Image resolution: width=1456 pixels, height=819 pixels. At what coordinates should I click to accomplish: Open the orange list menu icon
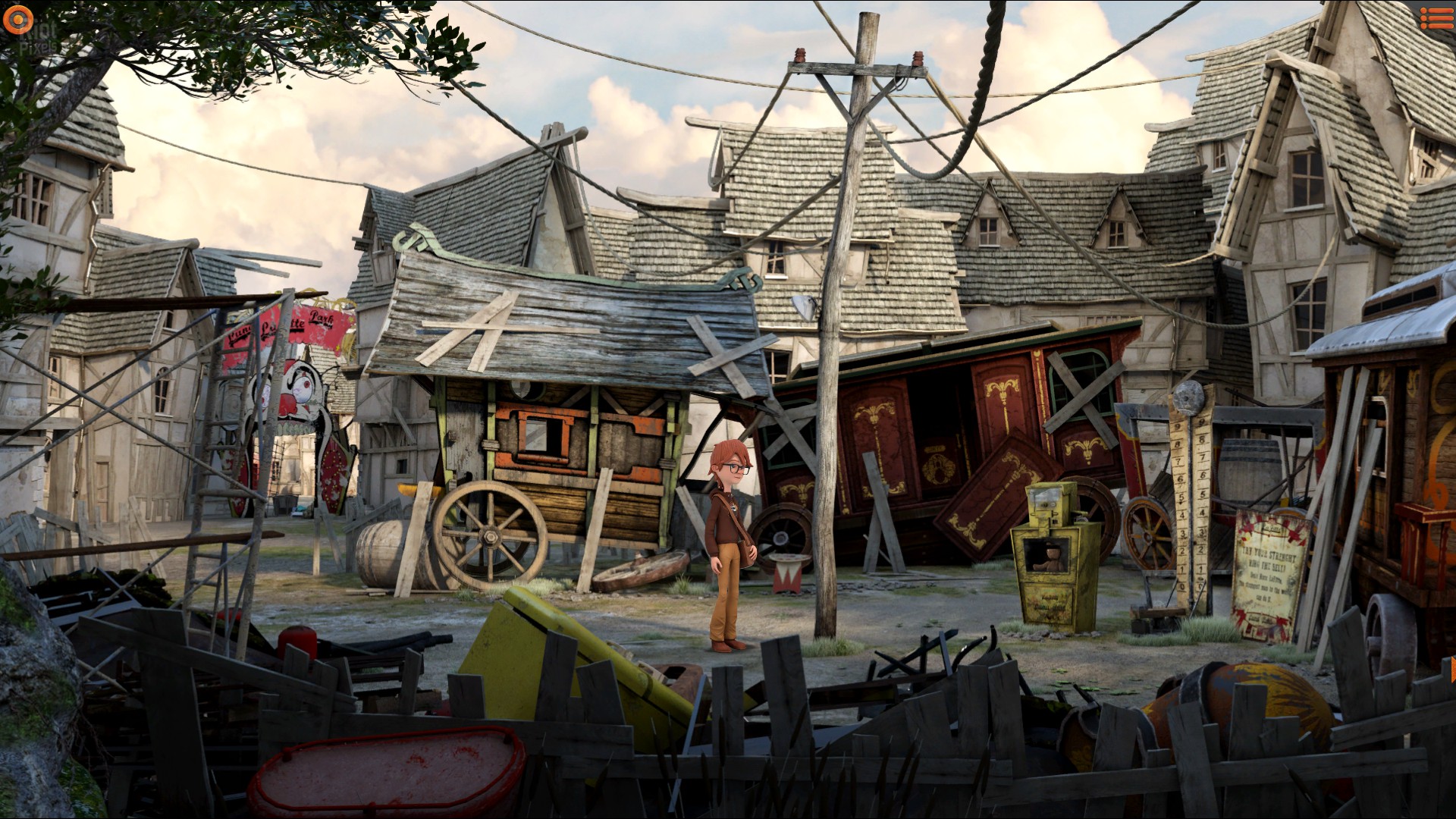[x=1436, y=18]
